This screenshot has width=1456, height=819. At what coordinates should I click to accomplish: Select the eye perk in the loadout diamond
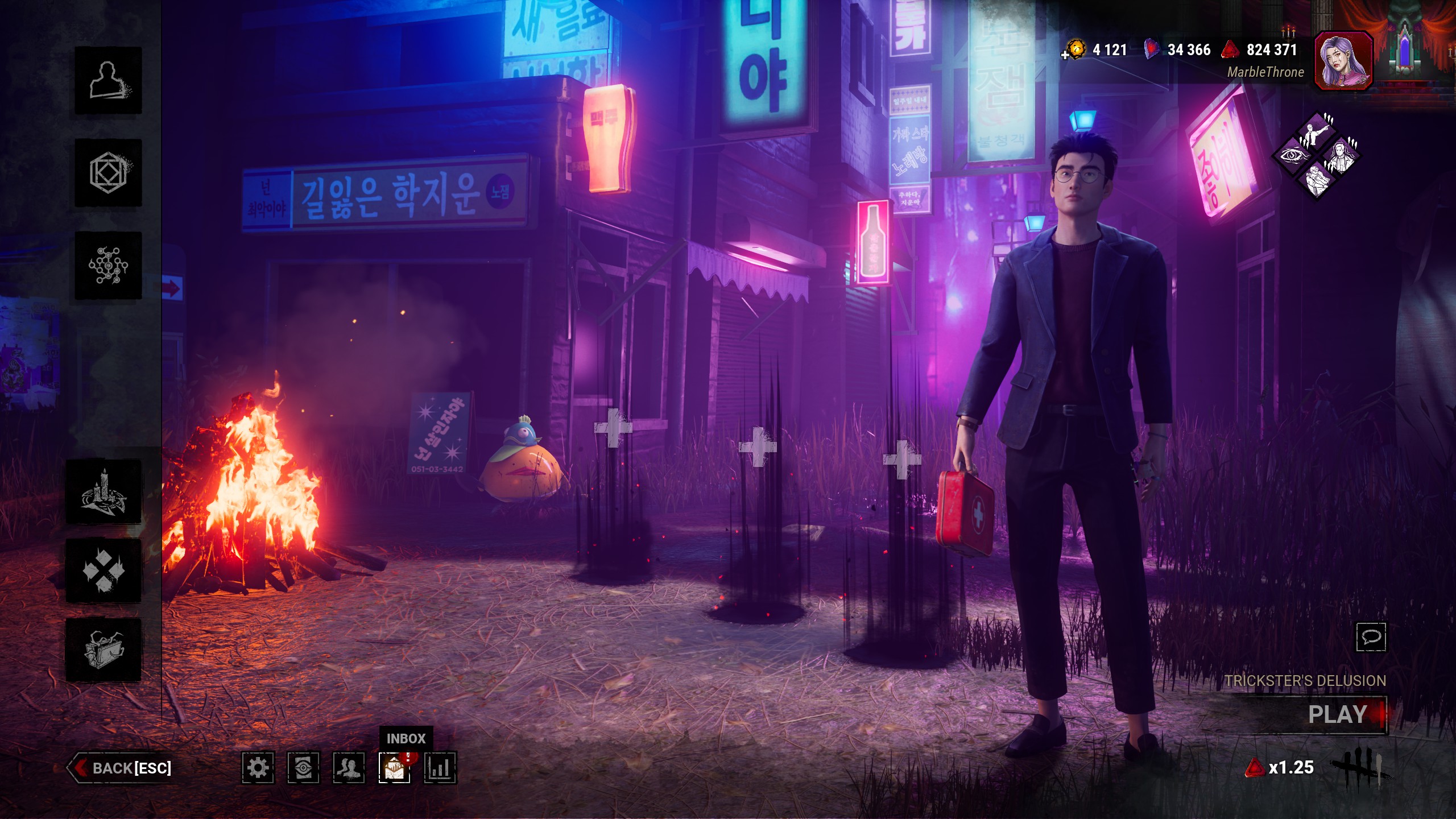click(1292, 155)
